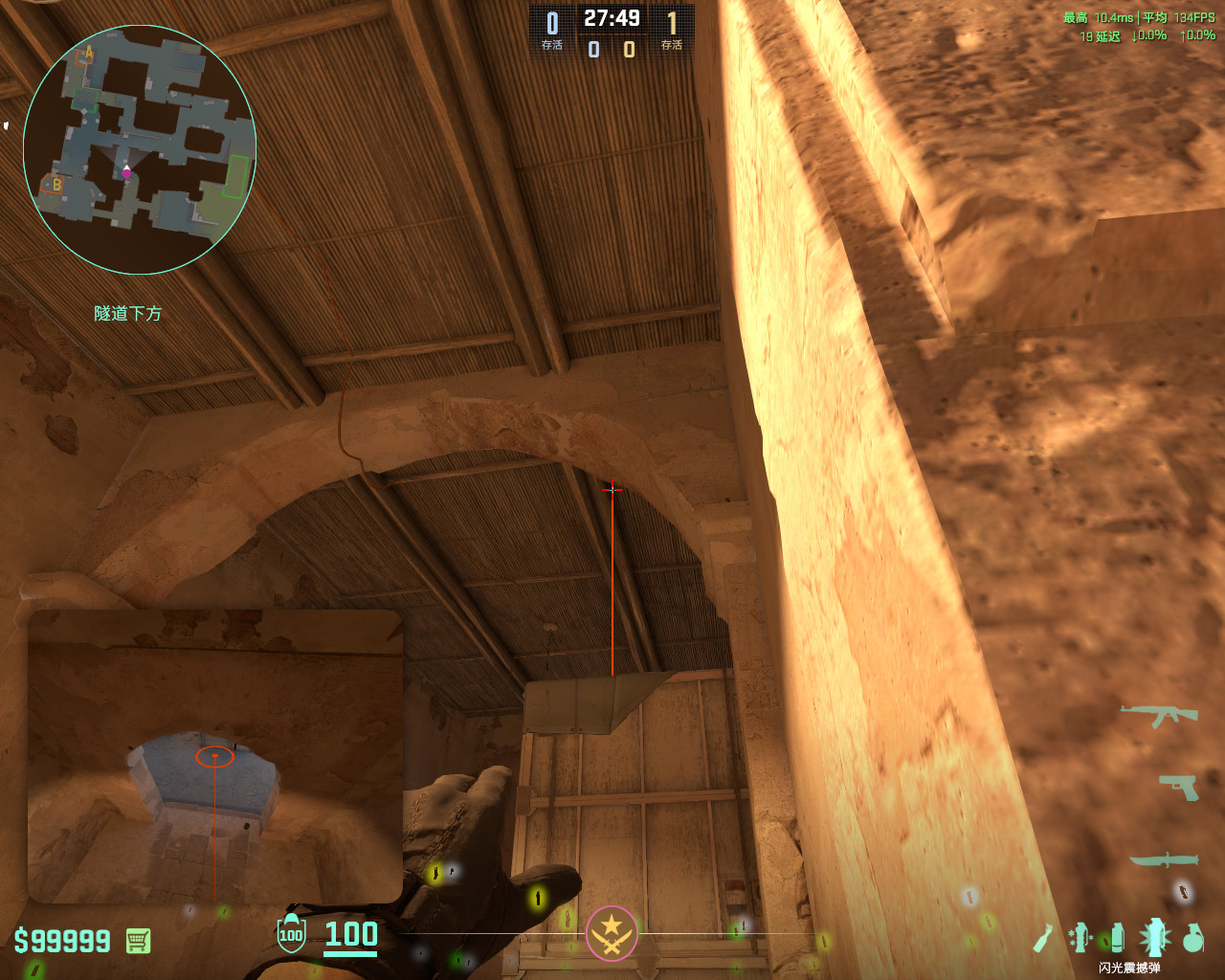Click the armor shield icon next to health
1225x980 pixels.
pos(290,937)
